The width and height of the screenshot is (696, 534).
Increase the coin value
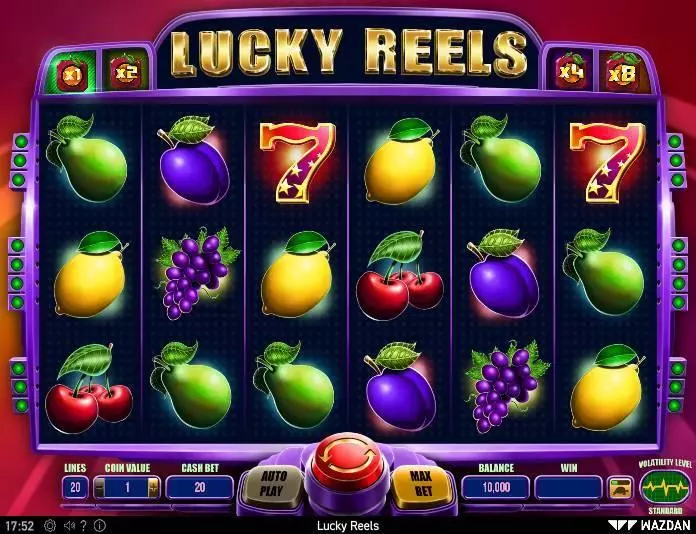point(153,487)
